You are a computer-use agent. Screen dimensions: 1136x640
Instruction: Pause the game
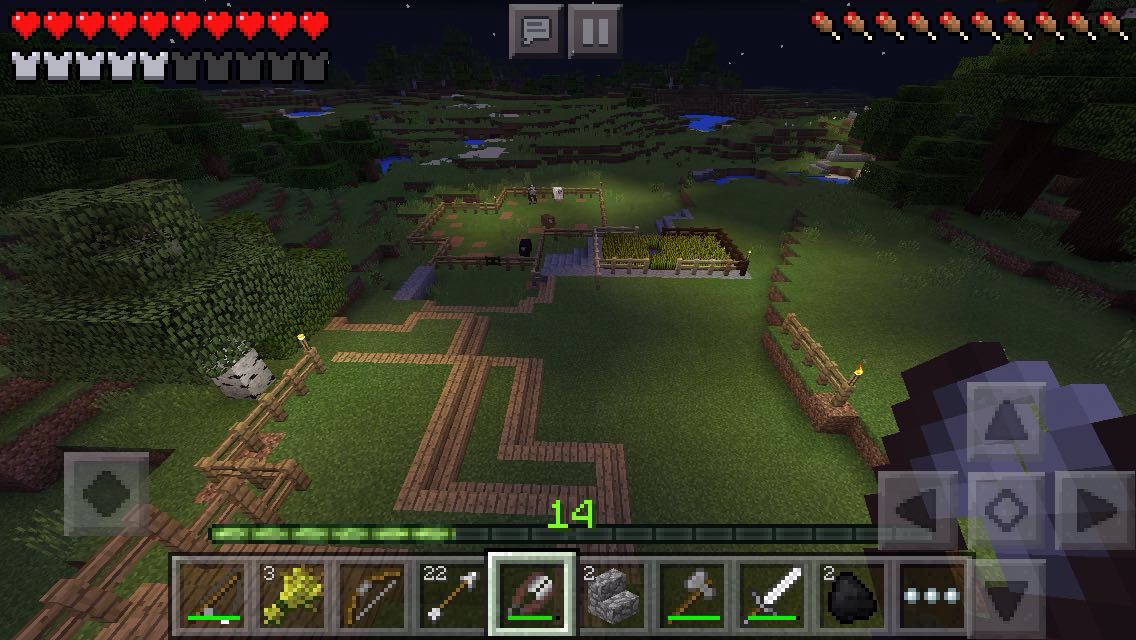(x=594, y=31)
